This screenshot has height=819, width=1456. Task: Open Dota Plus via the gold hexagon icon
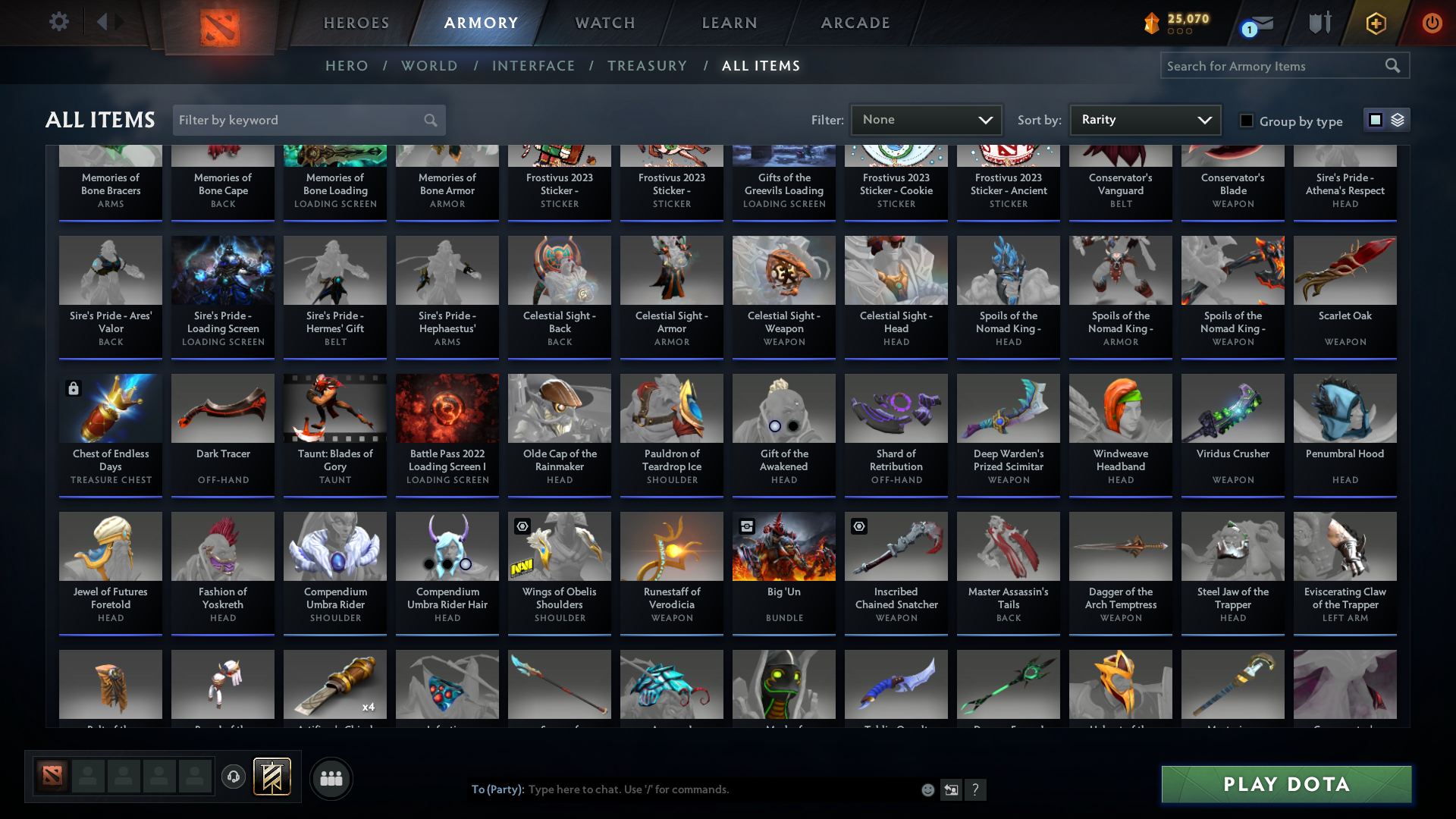1375,23
